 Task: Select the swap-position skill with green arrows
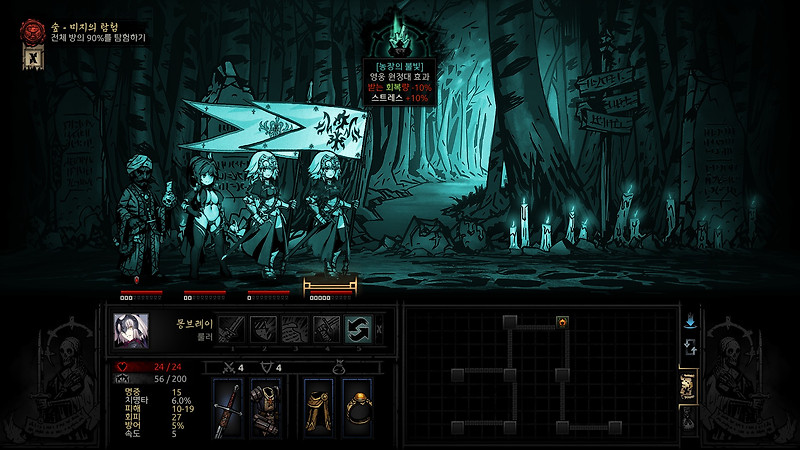pos(359,329)
